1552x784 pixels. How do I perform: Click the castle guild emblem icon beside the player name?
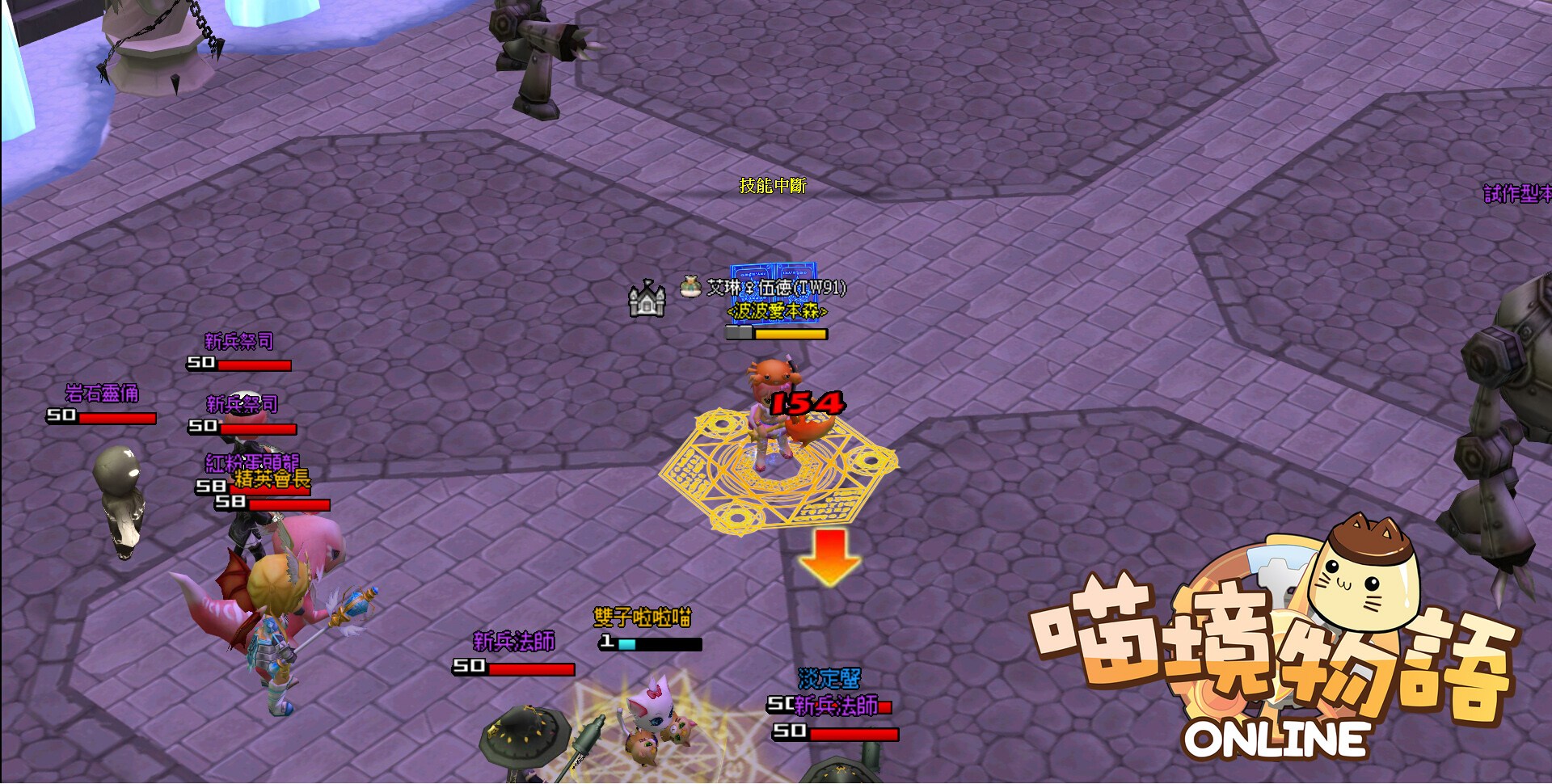tap(646, 297)
